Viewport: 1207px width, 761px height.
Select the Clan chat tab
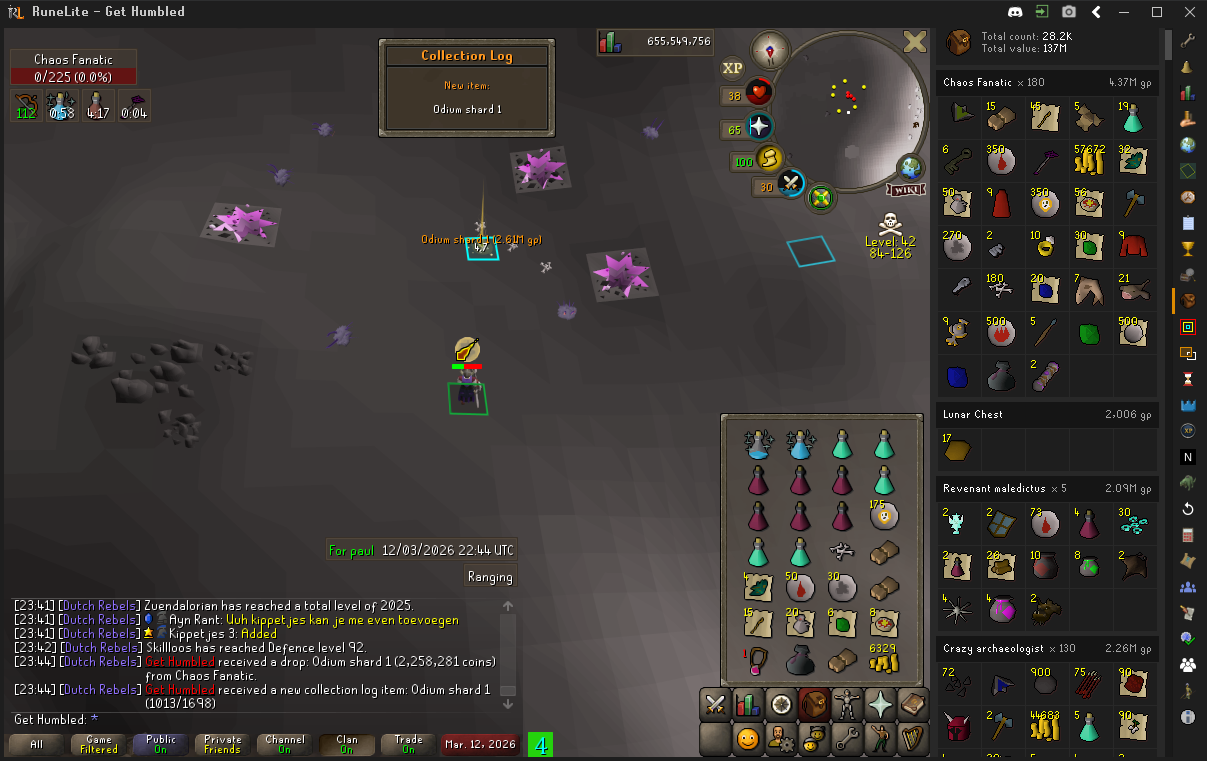coord(346,744)
